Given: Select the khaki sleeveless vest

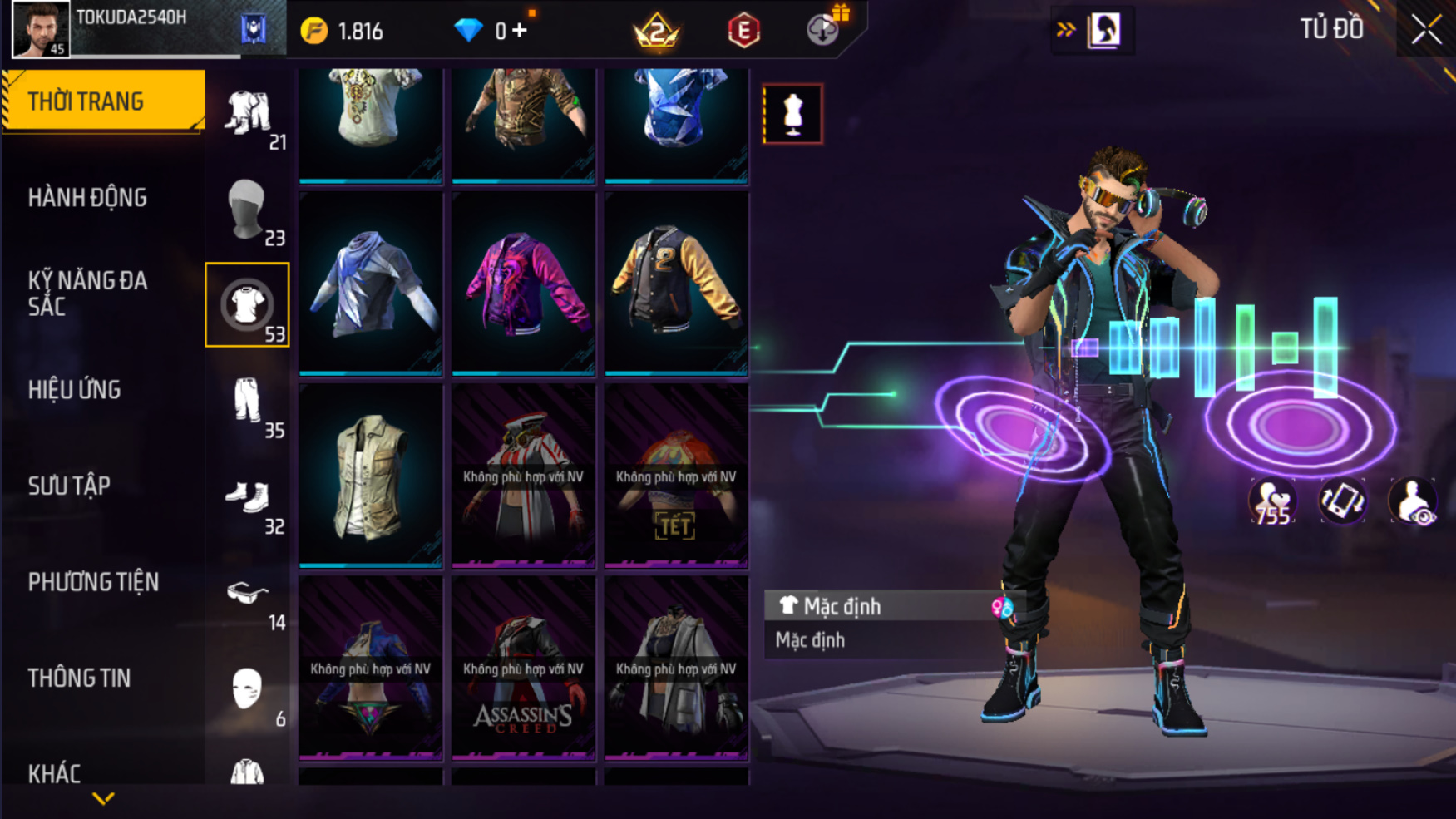Looking at the screenshot, I should (370, 476).
